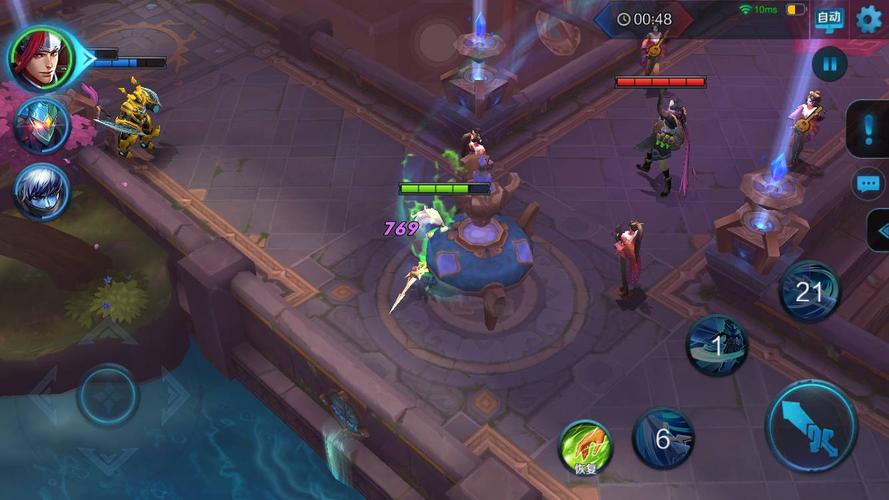Activate the skill on 6 cooldown
The image size is (889, 500).
[662, 438]
